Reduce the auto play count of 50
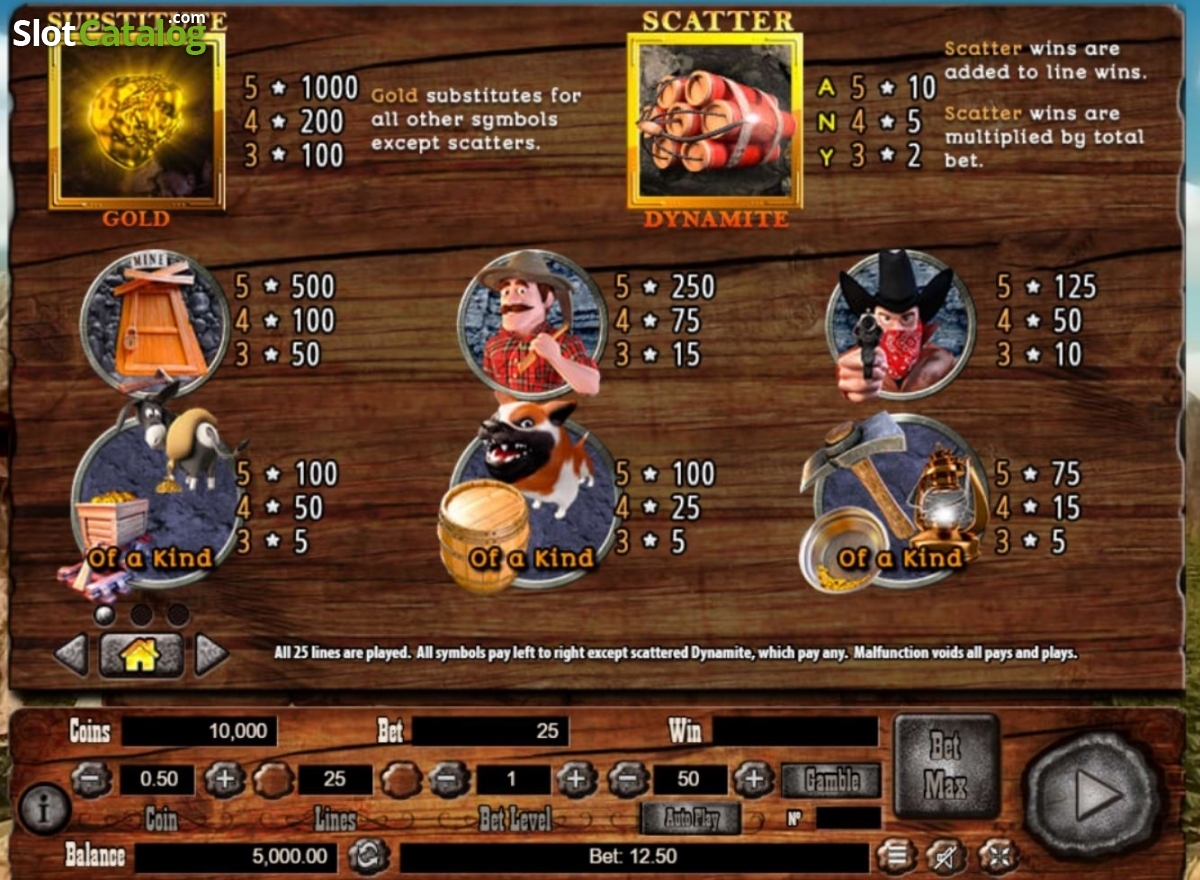 (x=627, y=780)
